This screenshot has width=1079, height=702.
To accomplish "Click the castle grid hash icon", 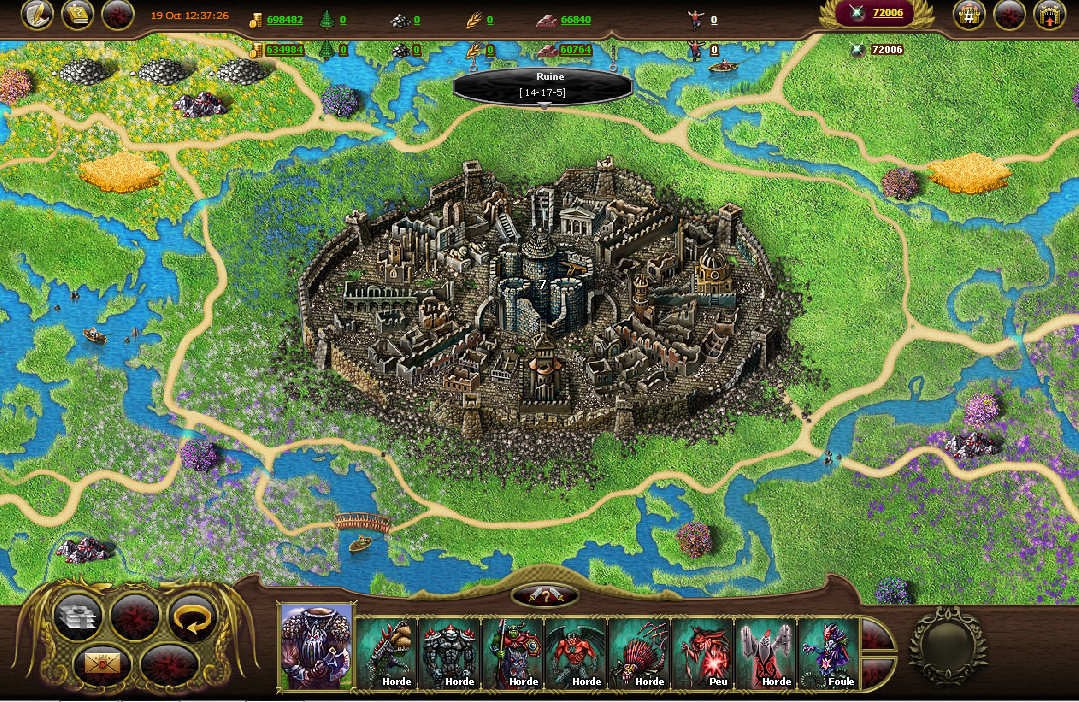I will point(969,15).
